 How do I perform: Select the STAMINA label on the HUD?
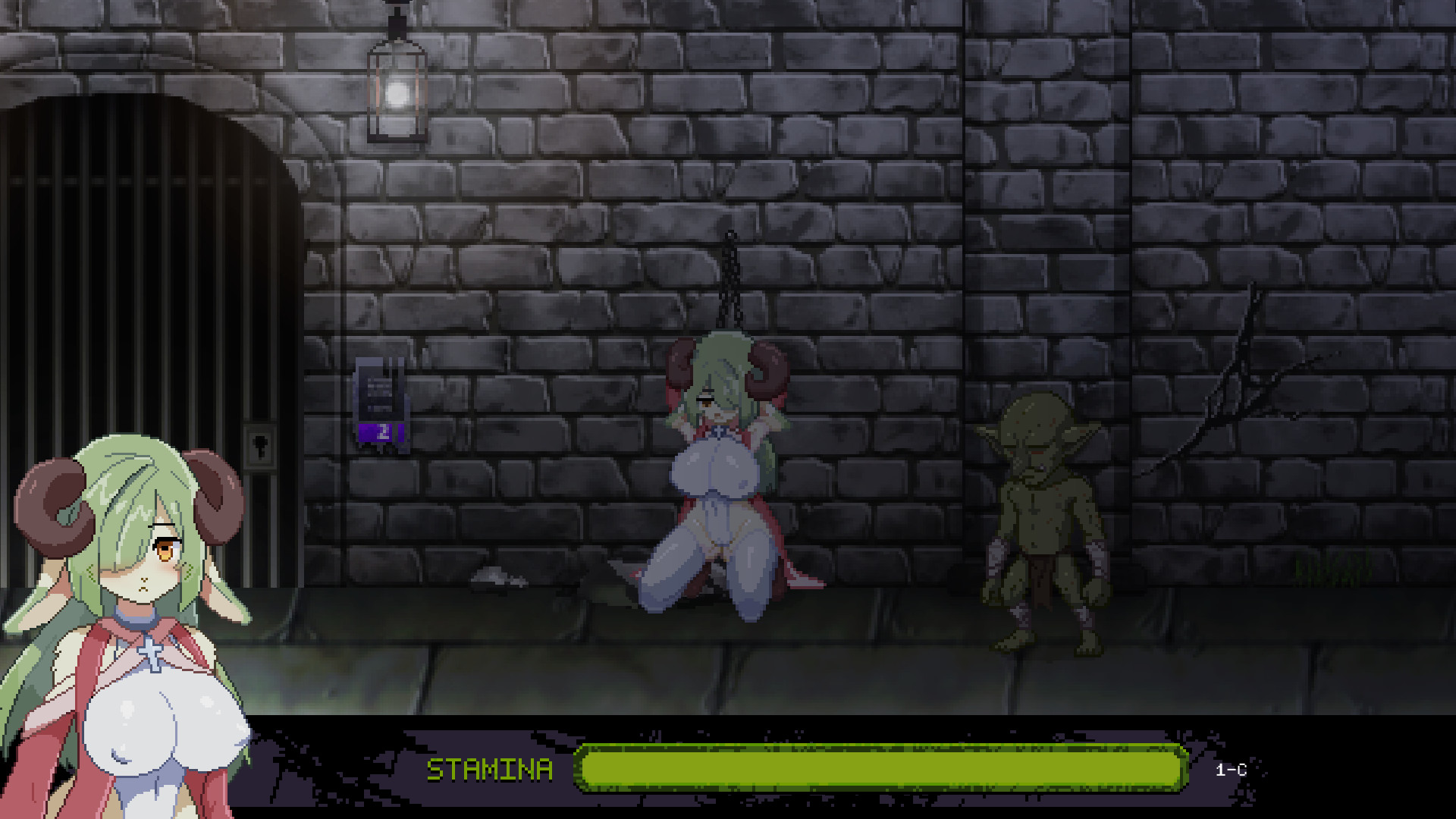click(x=491, y=768)
